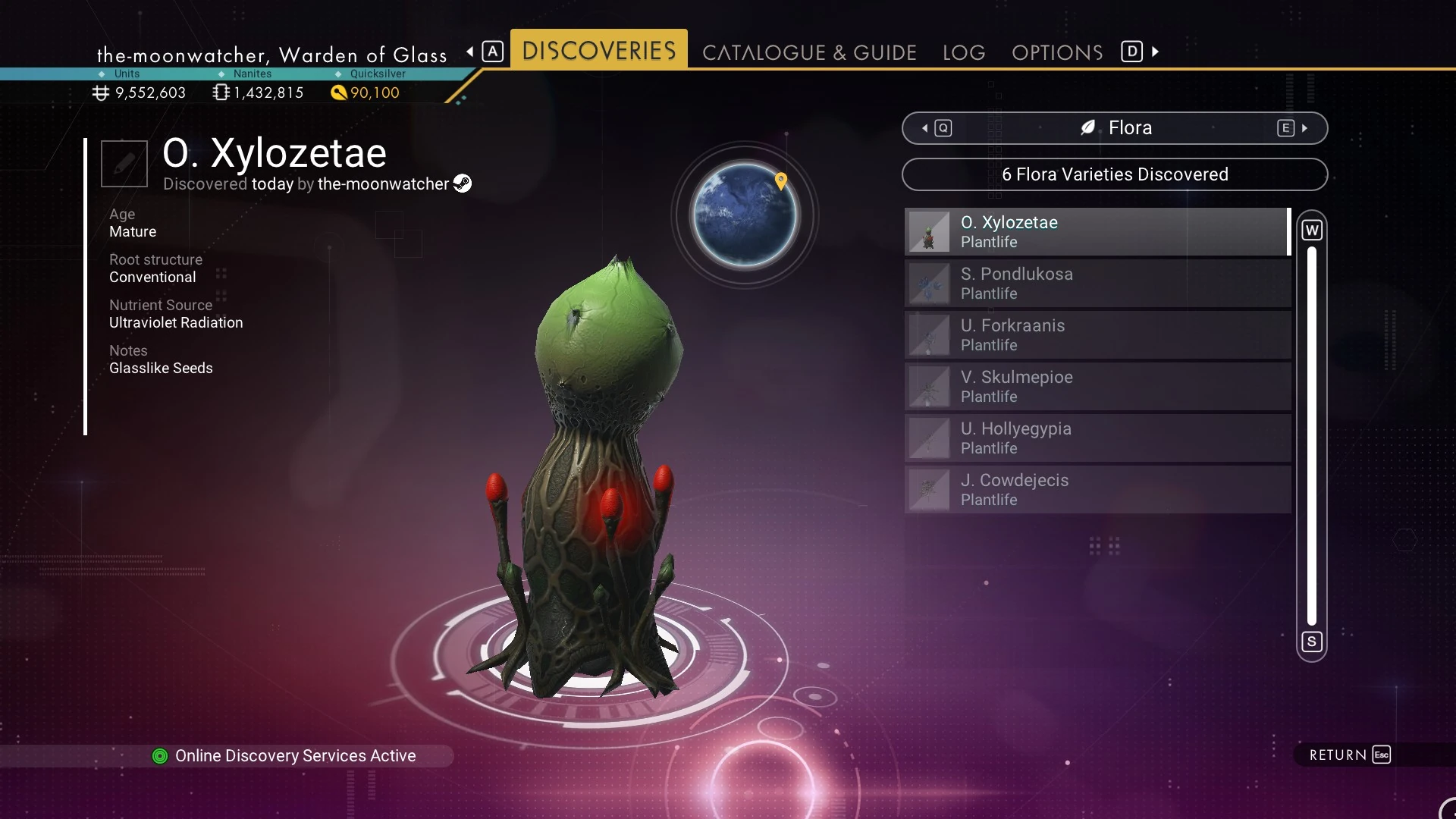Switch to the Discoveries tab
The width and height of the screenshot is (1456, 819).
point(598,51)
